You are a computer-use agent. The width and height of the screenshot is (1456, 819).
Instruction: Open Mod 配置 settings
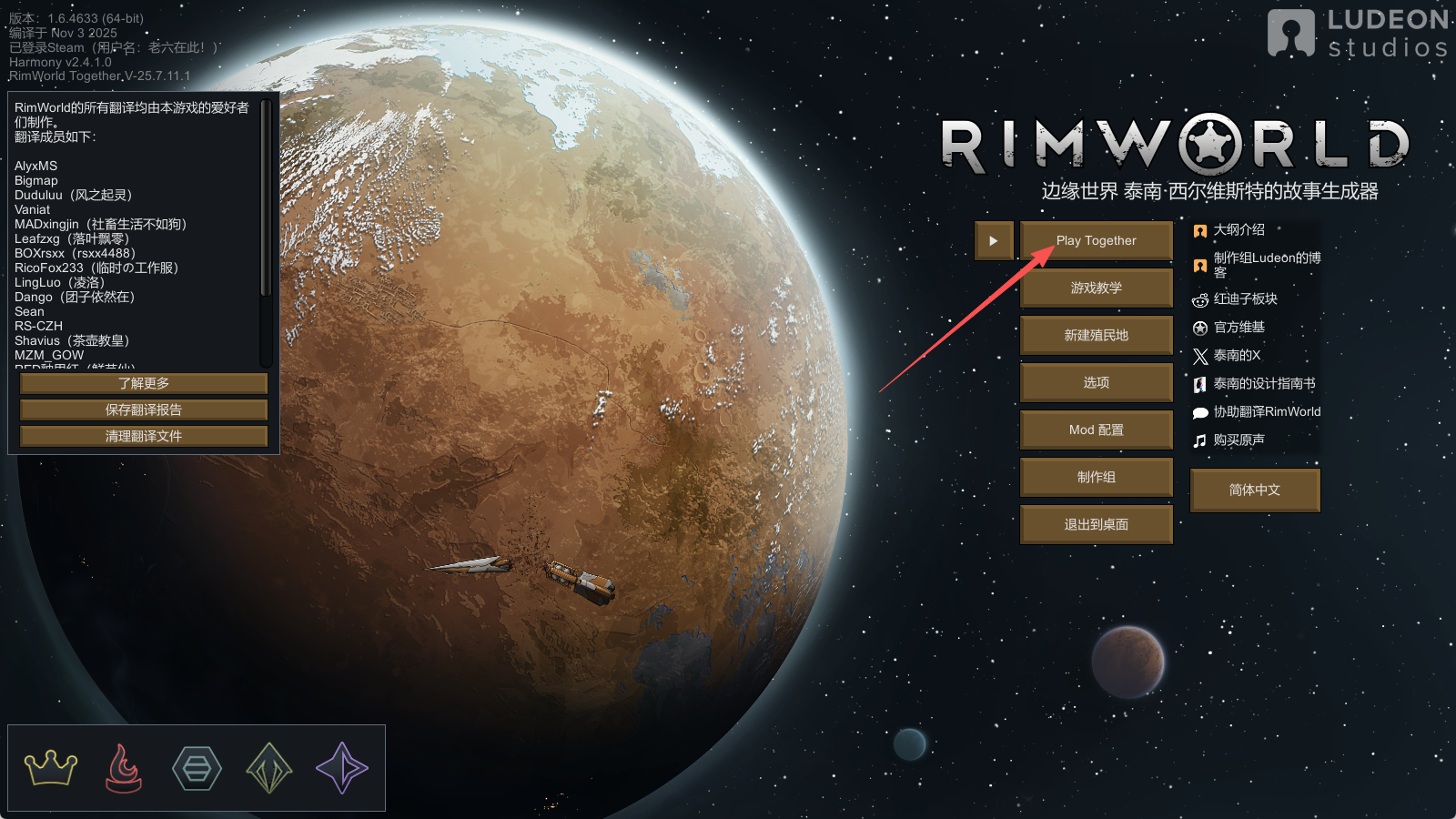1096,430
